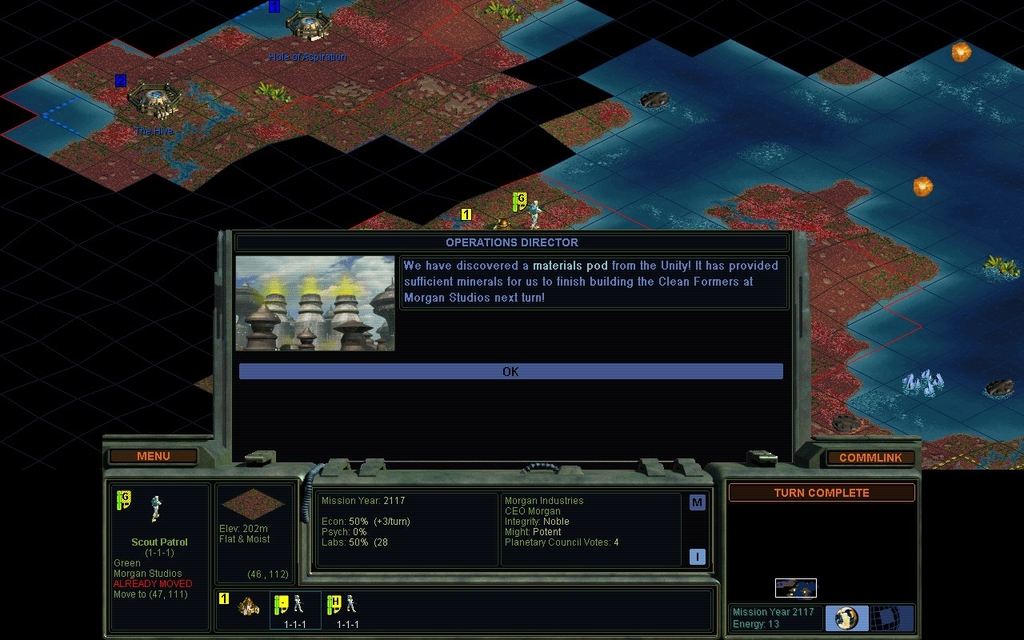Click the Scout Patrol portrait in the unit panel
This screenshot has width=1024, height=640.
pos(156,508)
